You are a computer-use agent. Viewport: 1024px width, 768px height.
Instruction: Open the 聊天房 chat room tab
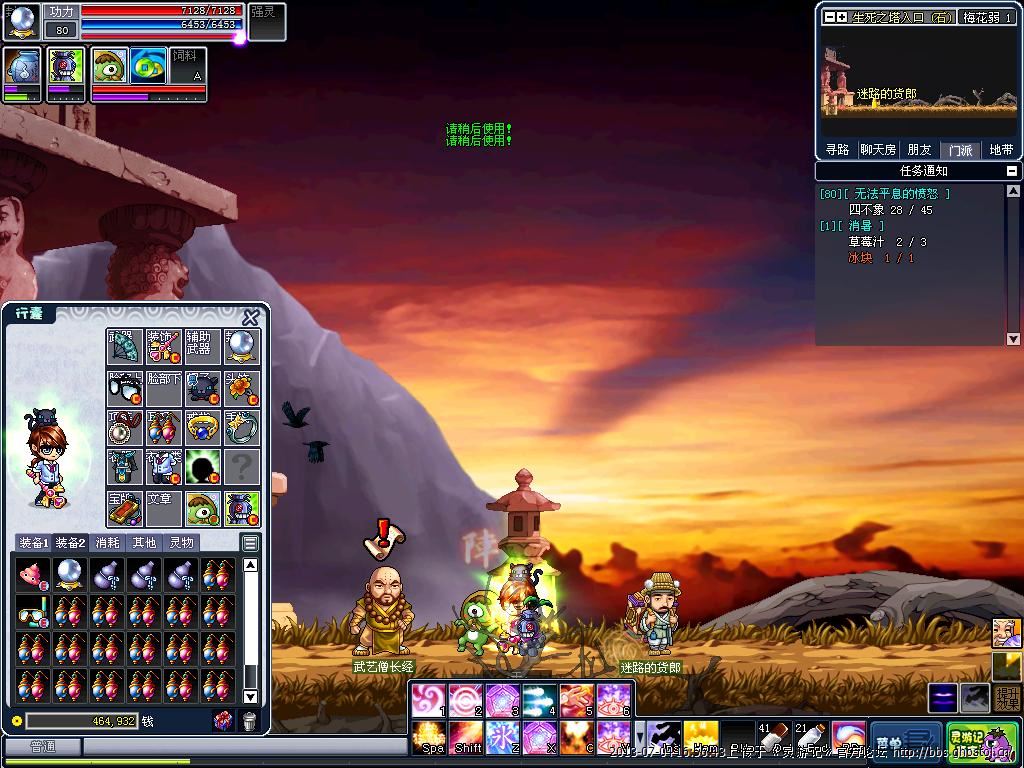pos(878,150)
